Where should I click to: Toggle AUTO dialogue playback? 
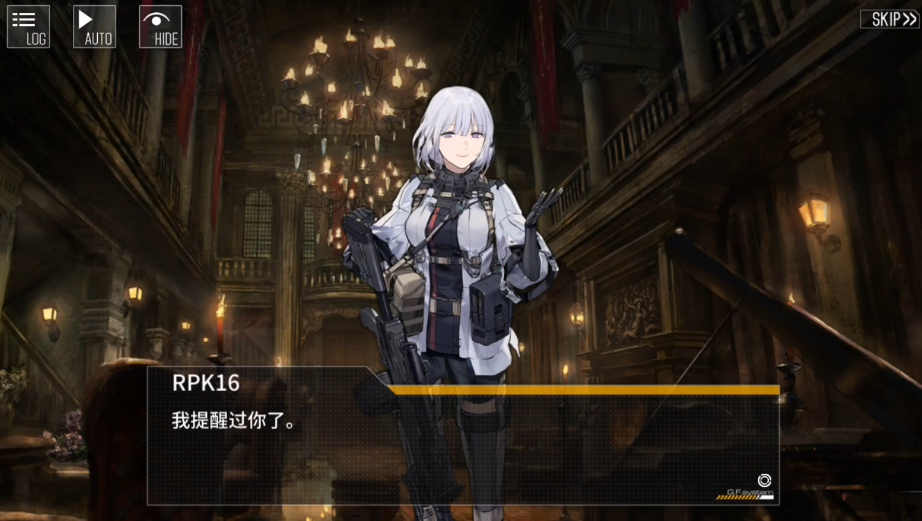pyautogui.click(x=95, y=27)
